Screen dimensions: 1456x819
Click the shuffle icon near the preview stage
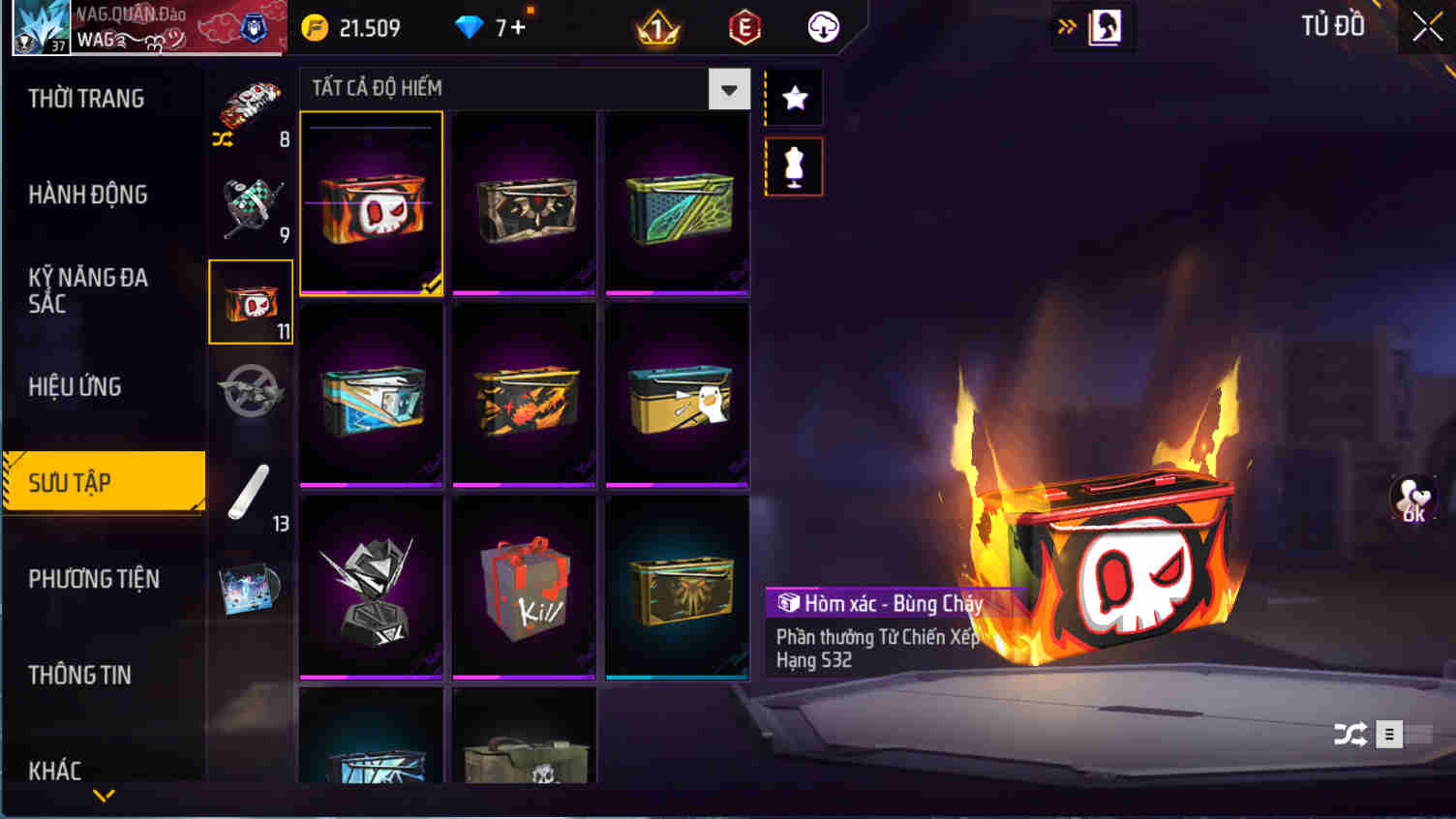[1352, 733]
